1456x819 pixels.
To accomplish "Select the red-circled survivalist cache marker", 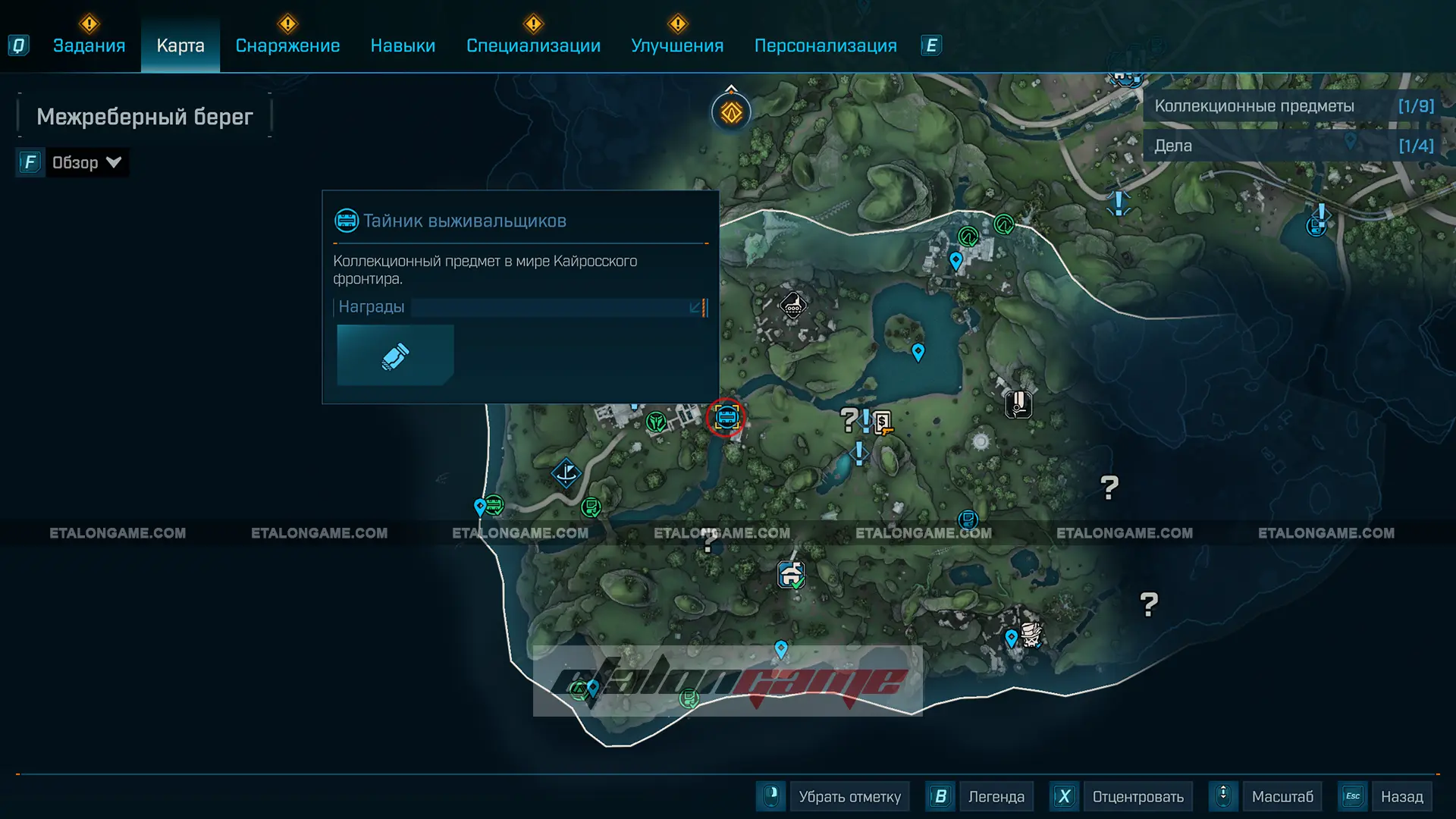I will tap(726, 417).
